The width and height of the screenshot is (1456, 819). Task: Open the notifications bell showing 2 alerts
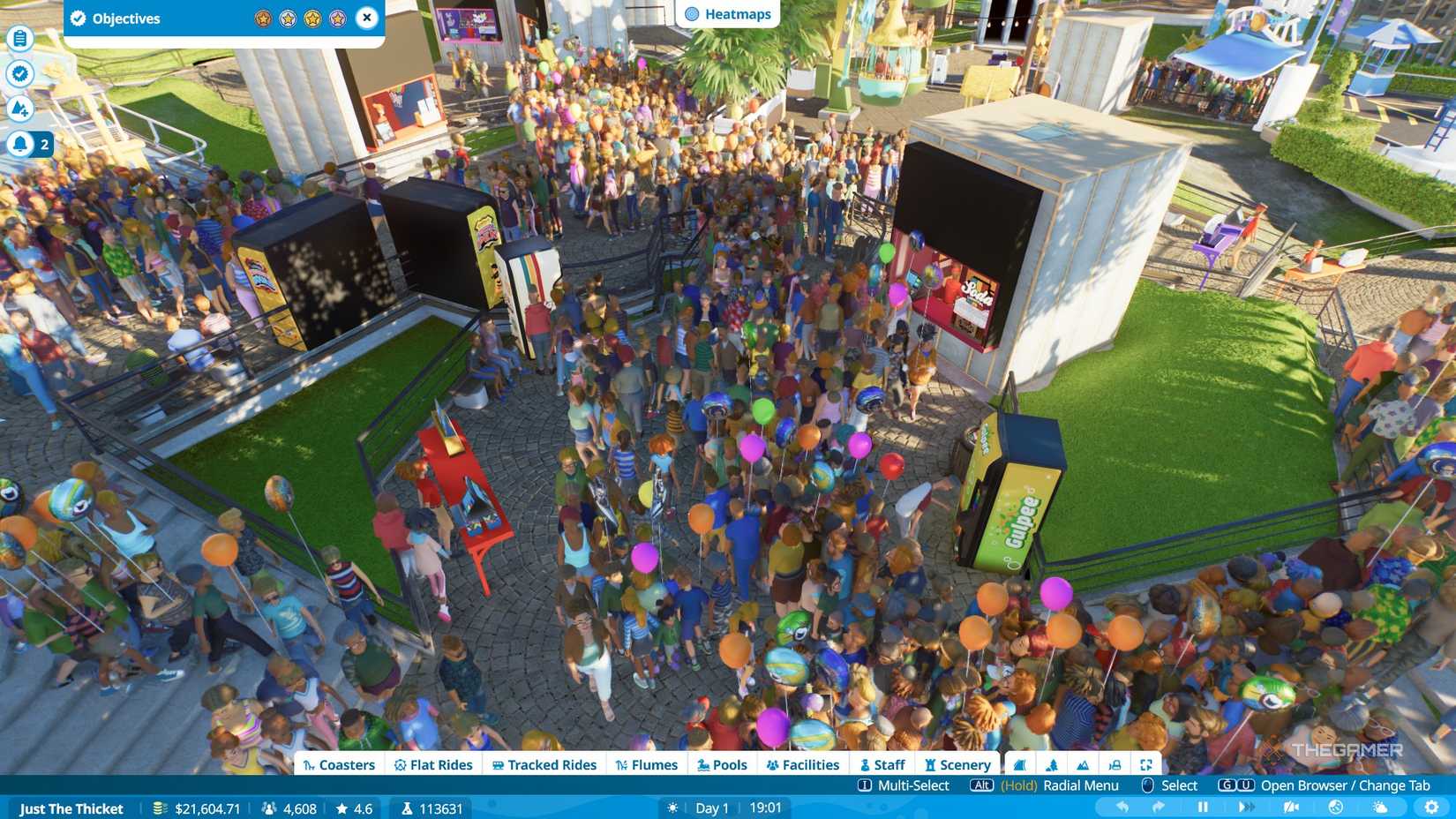(19, 142)
